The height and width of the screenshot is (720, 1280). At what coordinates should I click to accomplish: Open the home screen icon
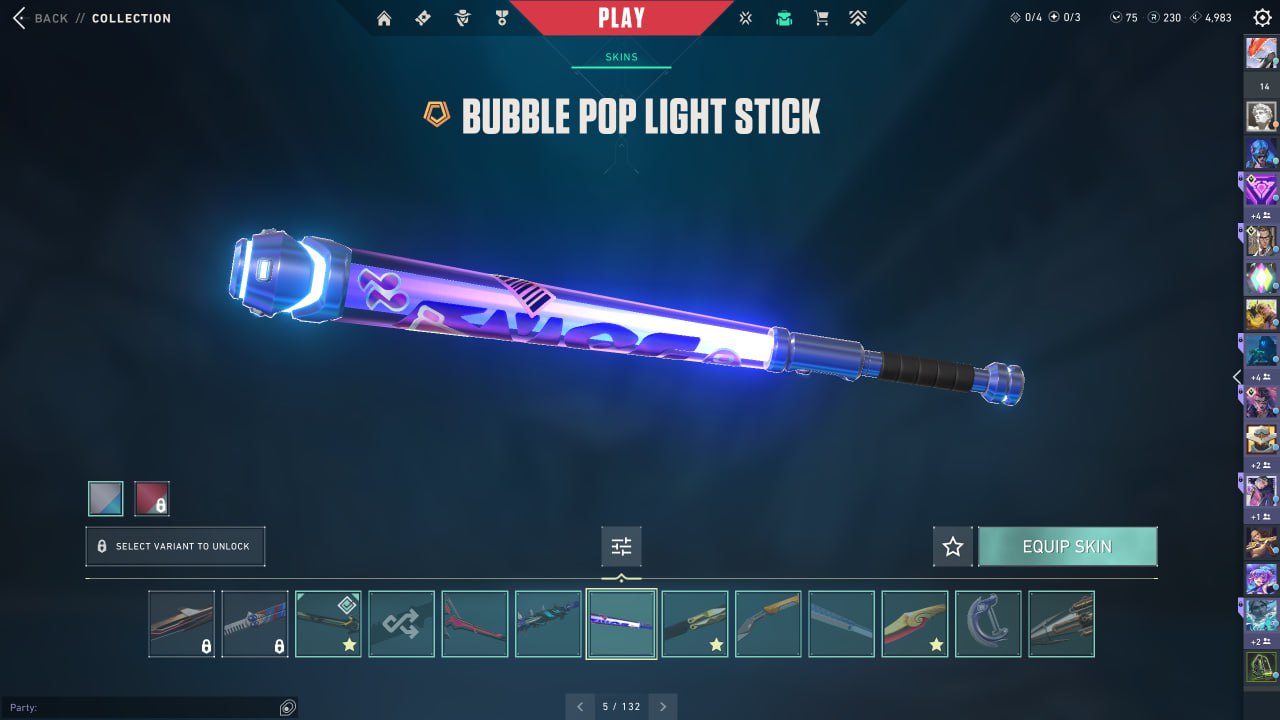click(x=384, y=18)
